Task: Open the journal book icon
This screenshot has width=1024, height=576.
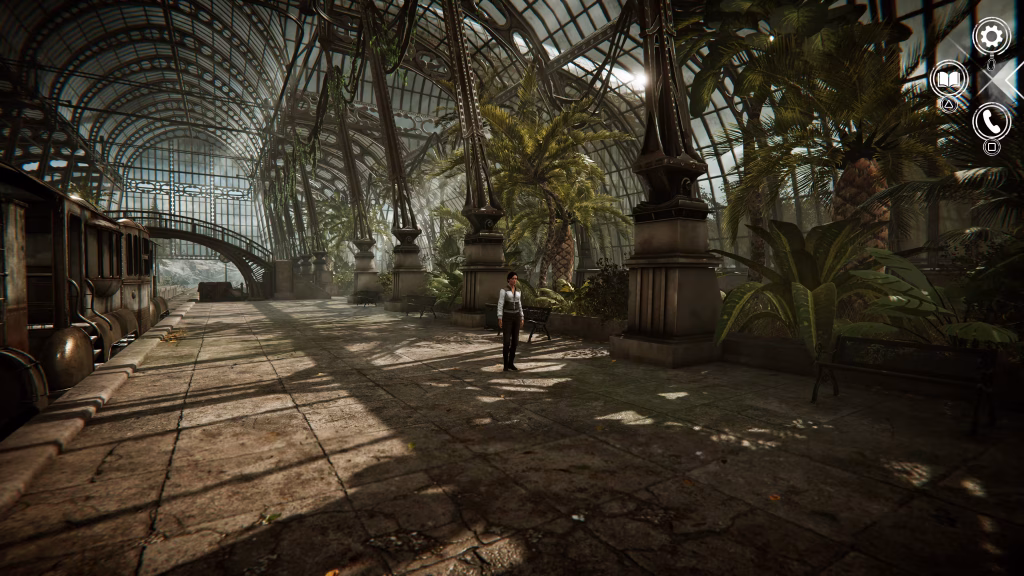Action: 949,79
